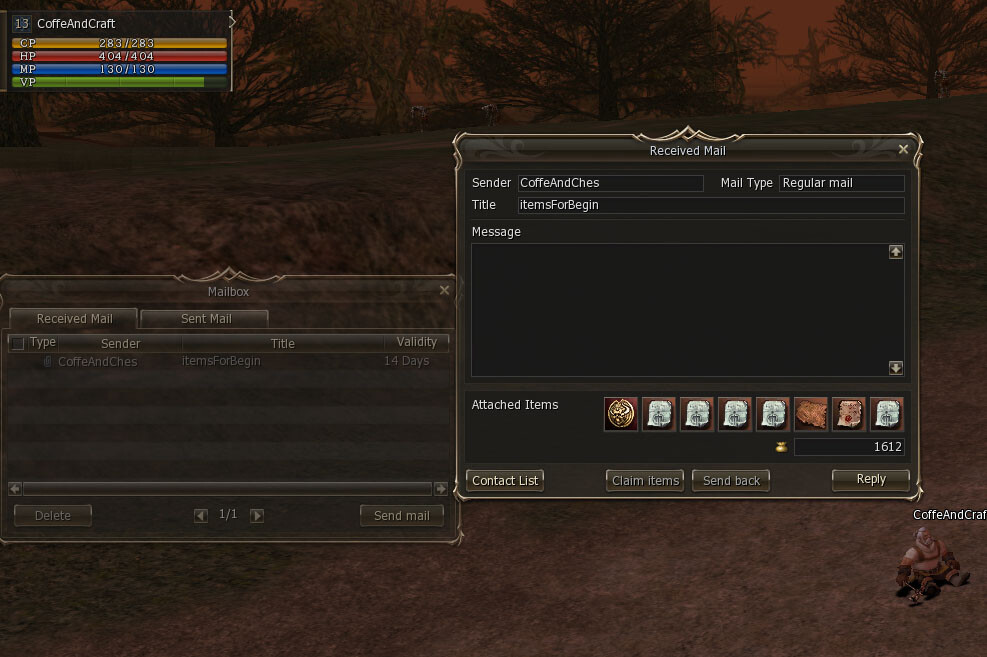Close the Received Mail window

903,149
